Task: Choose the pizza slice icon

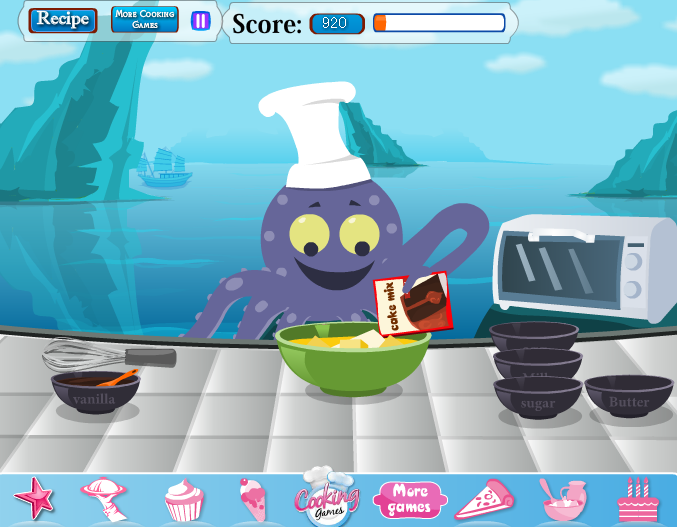Action: 484,499
